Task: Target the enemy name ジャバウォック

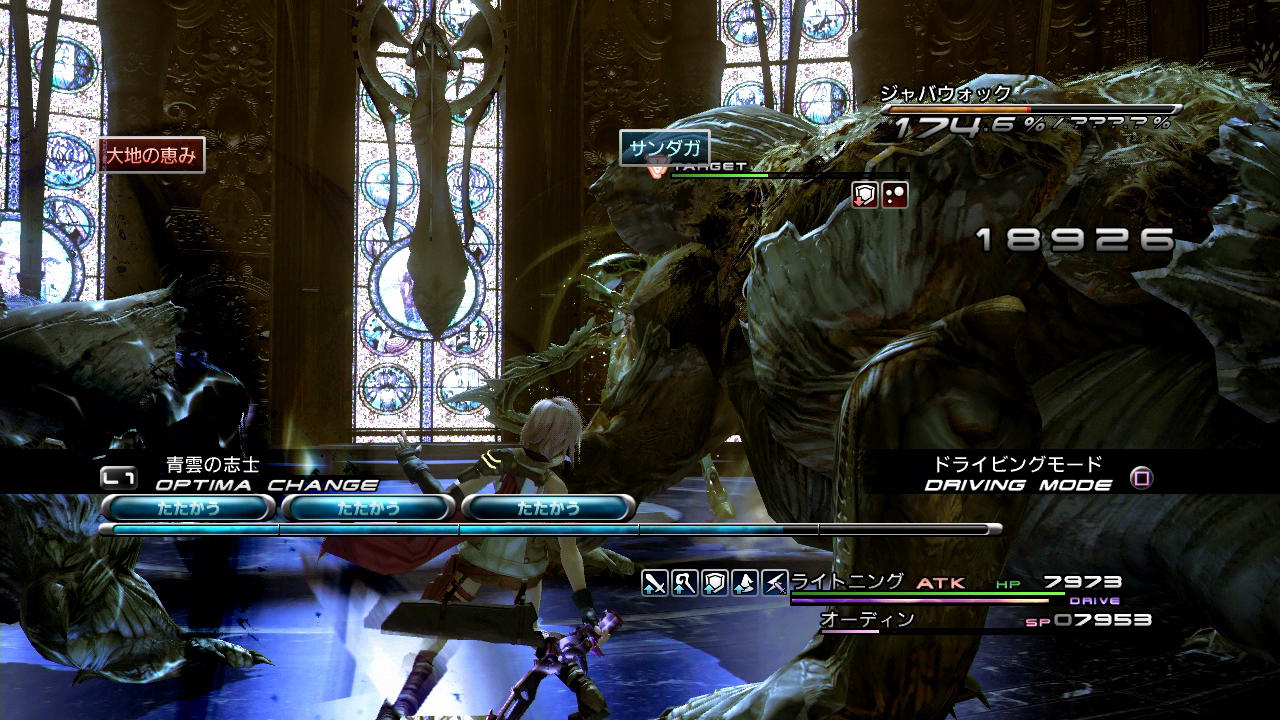Action: tap(945, 94)
